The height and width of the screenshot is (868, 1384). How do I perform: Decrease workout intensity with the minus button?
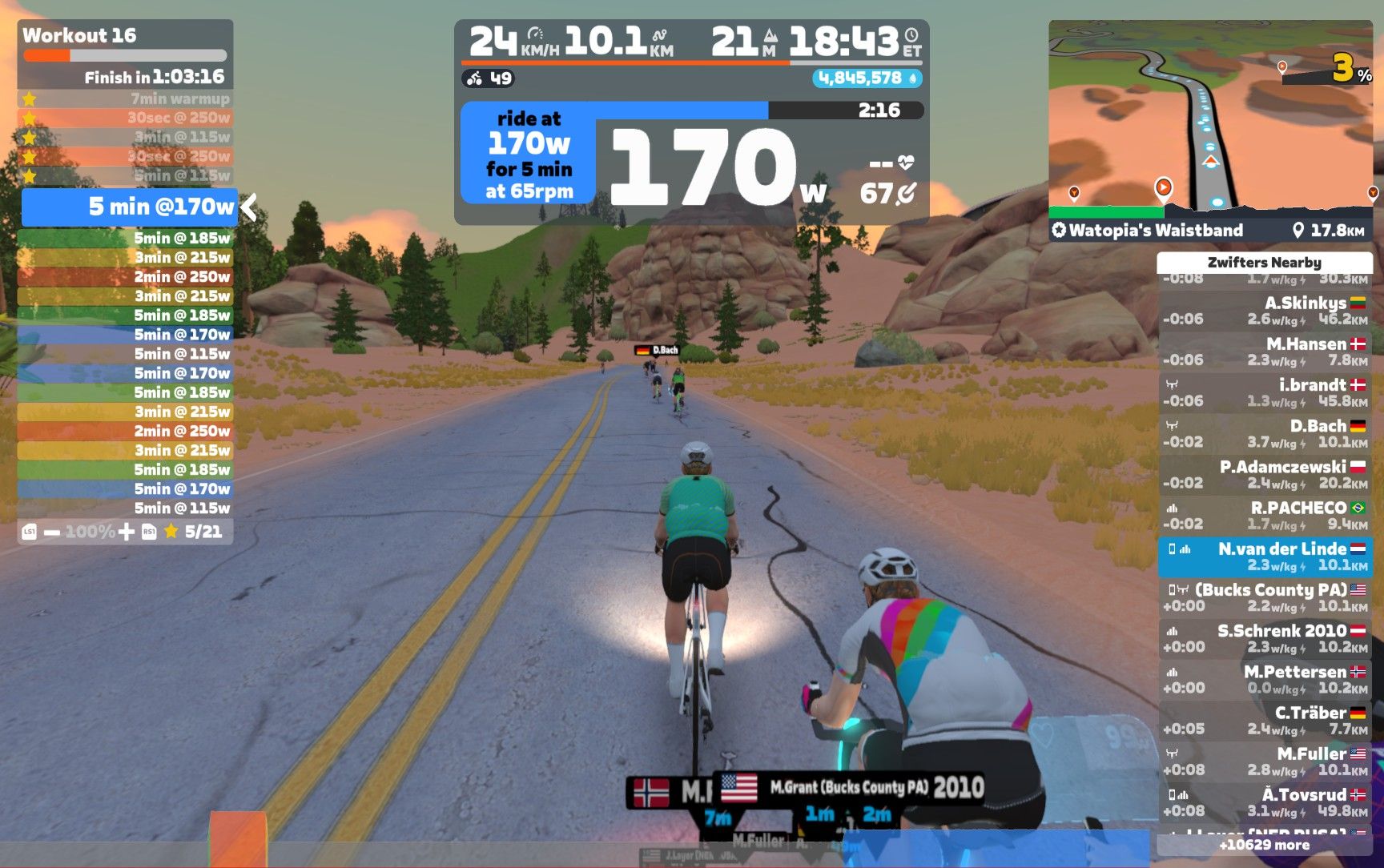(x=52, y=532)
